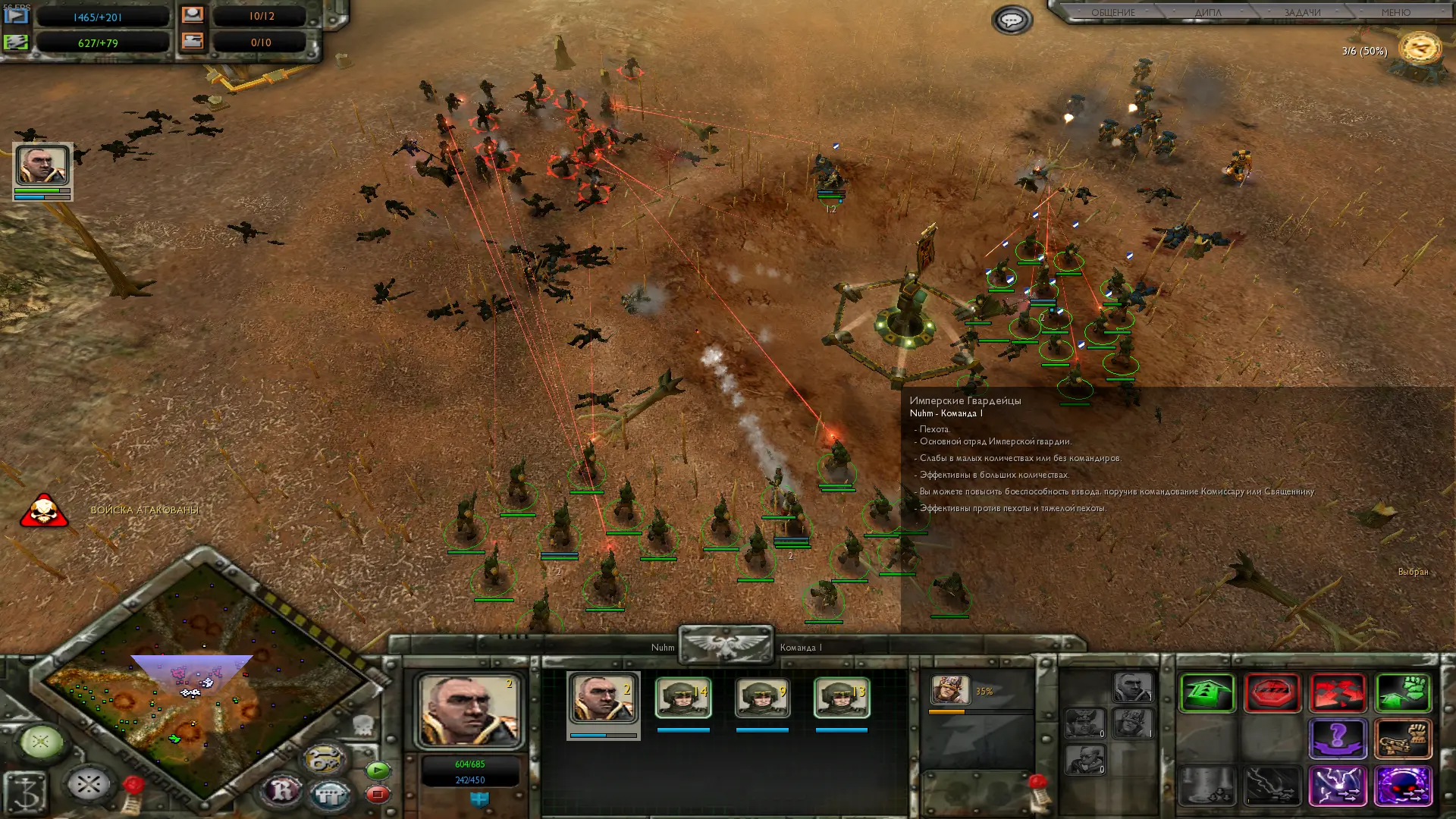Use the purple lightning ability

coord(1338,785)
